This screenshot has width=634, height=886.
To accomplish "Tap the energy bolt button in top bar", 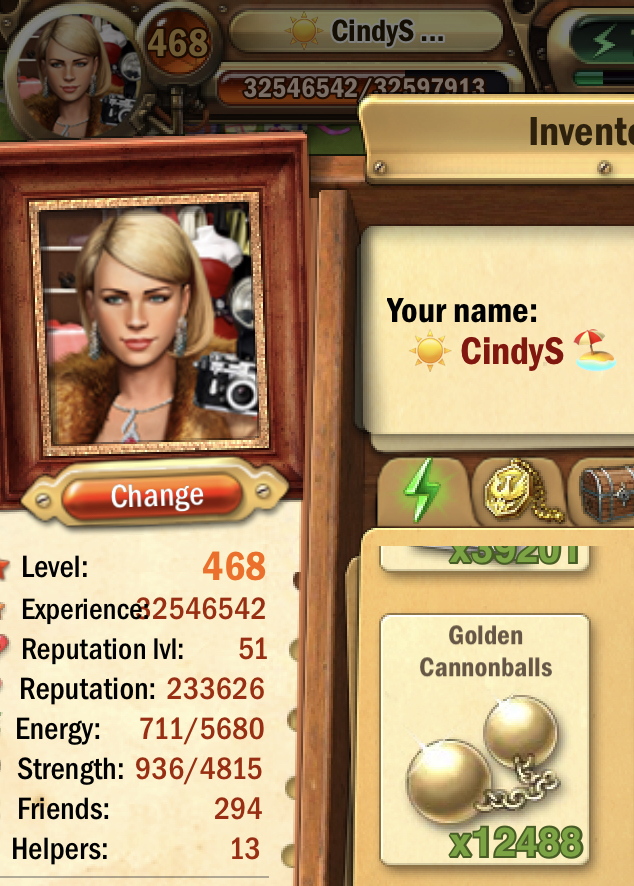I will [603, 42].
